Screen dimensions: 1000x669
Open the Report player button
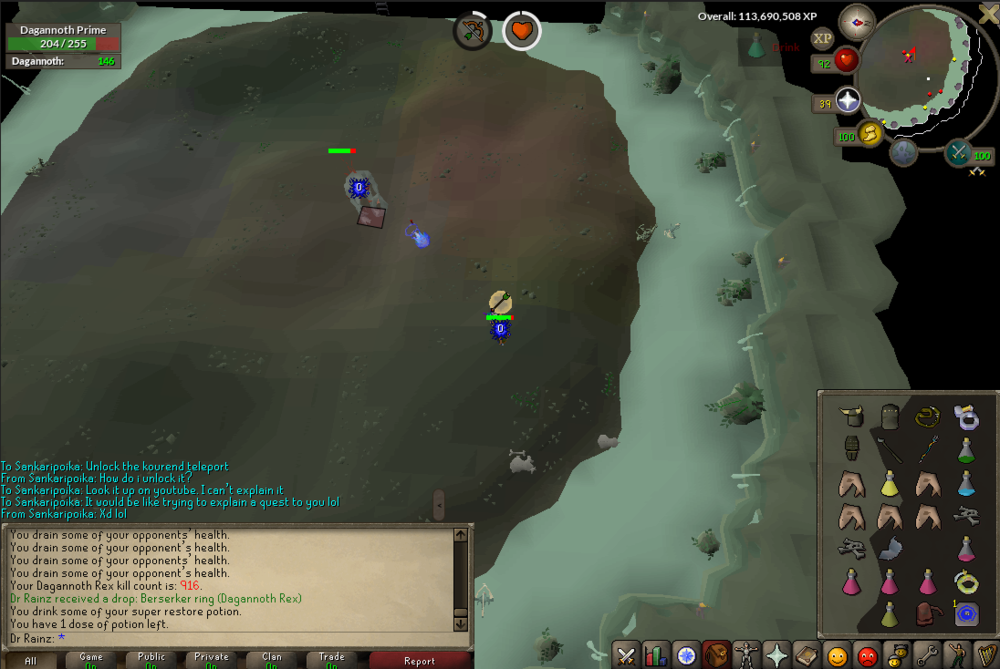click(419, 660)
